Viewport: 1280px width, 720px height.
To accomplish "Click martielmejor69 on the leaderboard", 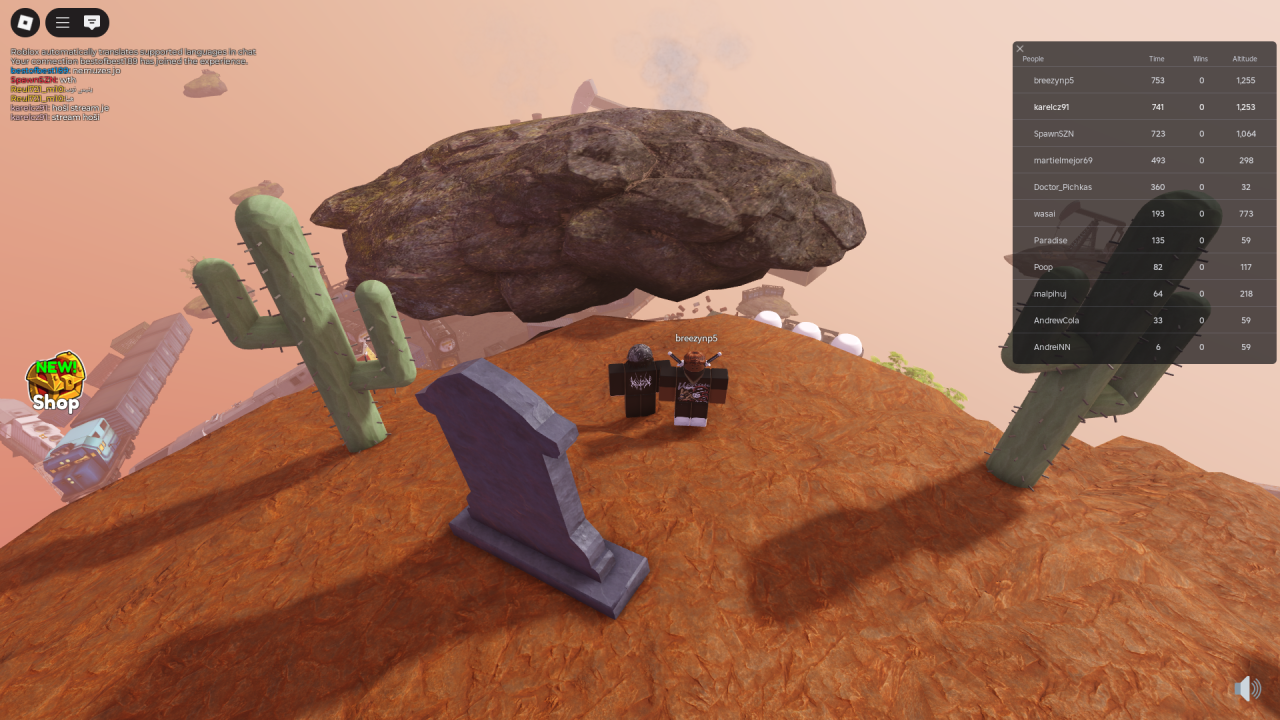I will click(1063, 160).
